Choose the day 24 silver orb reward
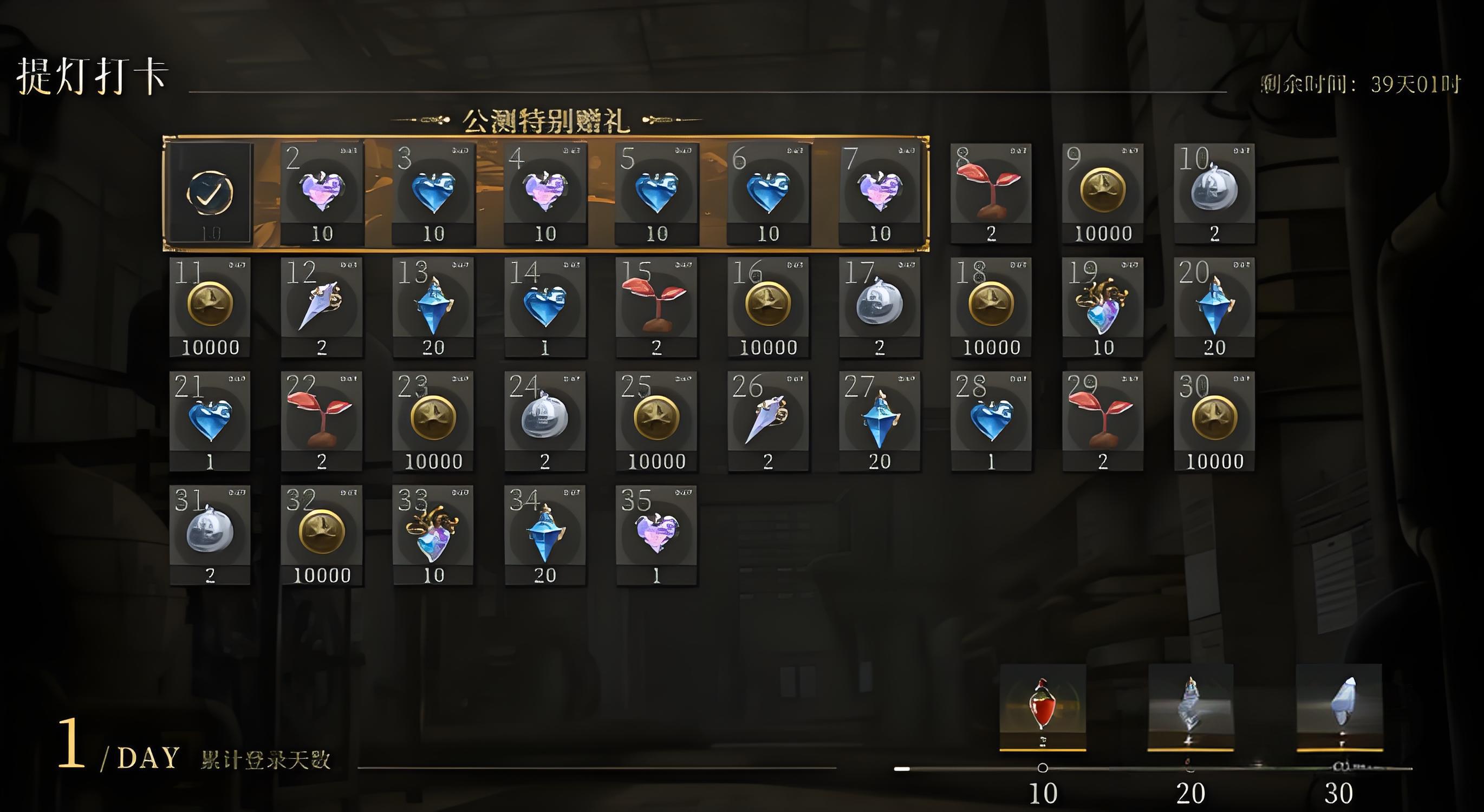Screen dimensions: 1484x812 tap(545, 421)
